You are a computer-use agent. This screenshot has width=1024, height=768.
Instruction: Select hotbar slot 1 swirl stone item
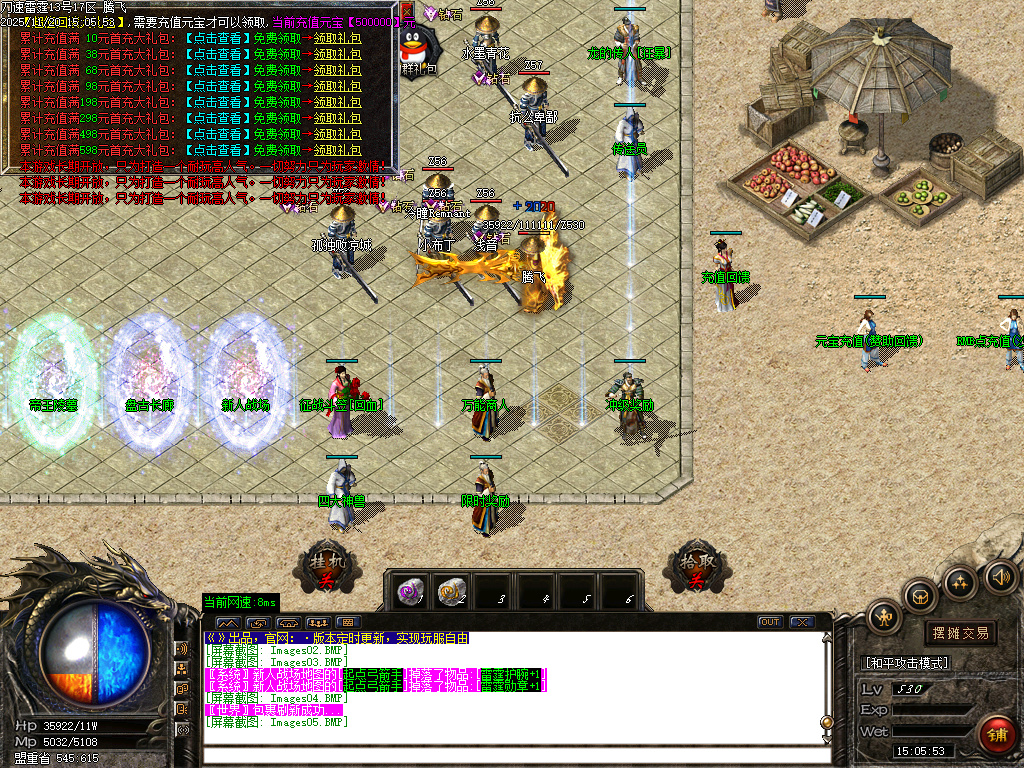(x=409, y=590)
